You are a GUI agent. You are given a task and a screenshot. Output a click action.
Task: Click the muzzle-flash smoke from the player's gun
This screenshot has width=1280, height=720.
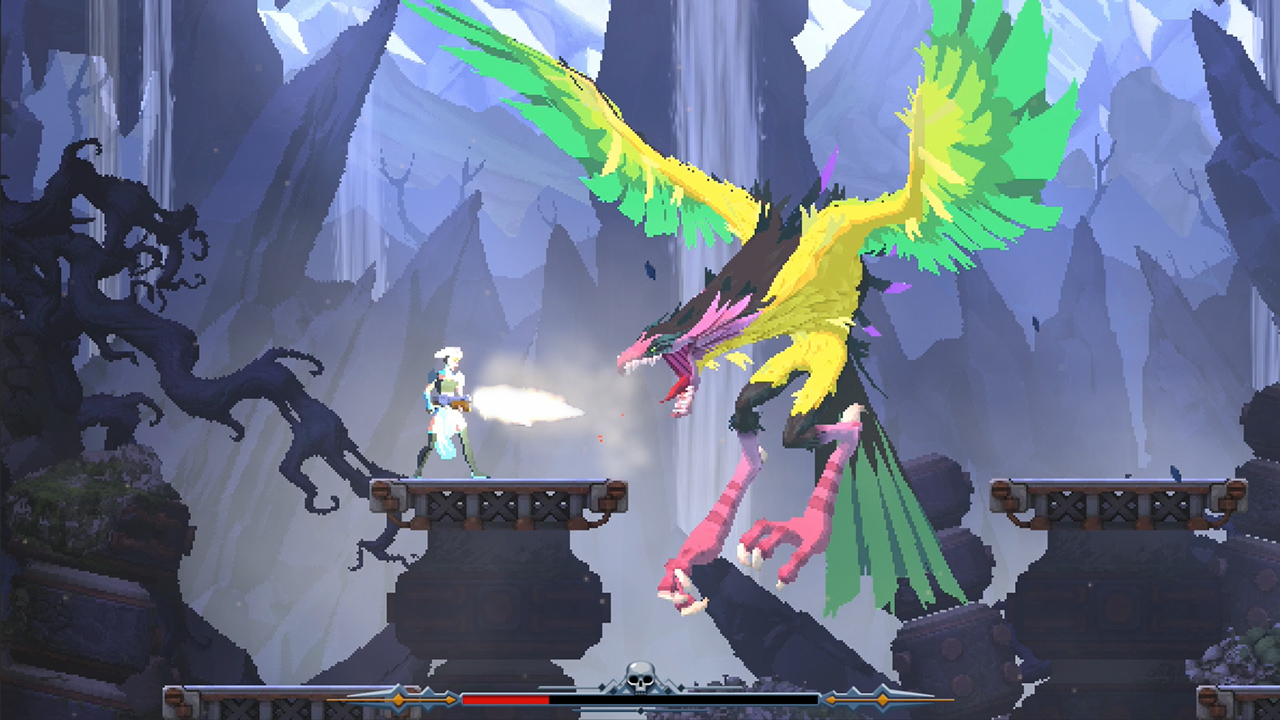coord(520,400)
